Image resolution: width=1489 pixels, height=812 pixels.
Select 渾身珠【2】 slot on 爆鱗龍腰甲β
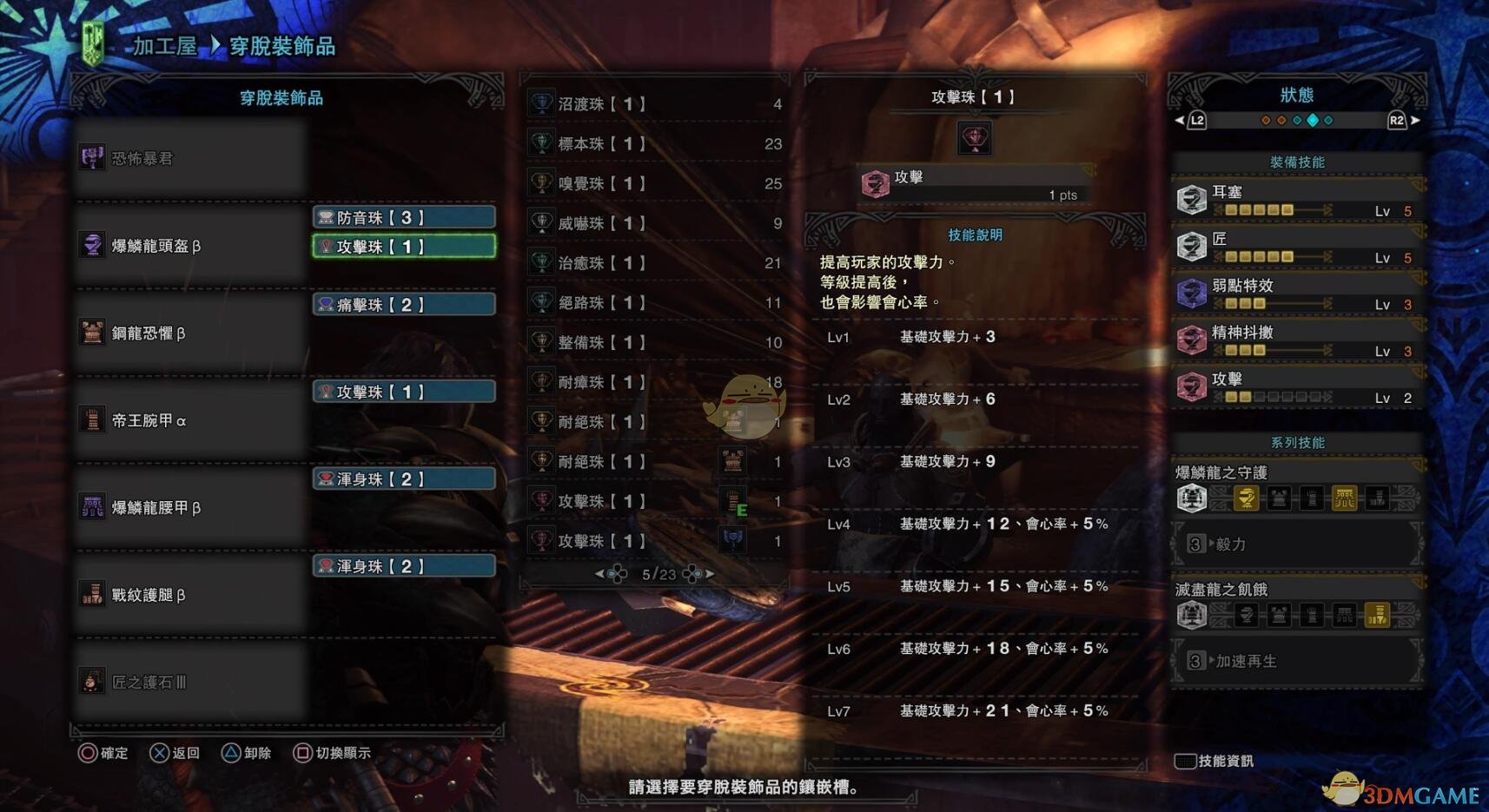coord(404,479)
